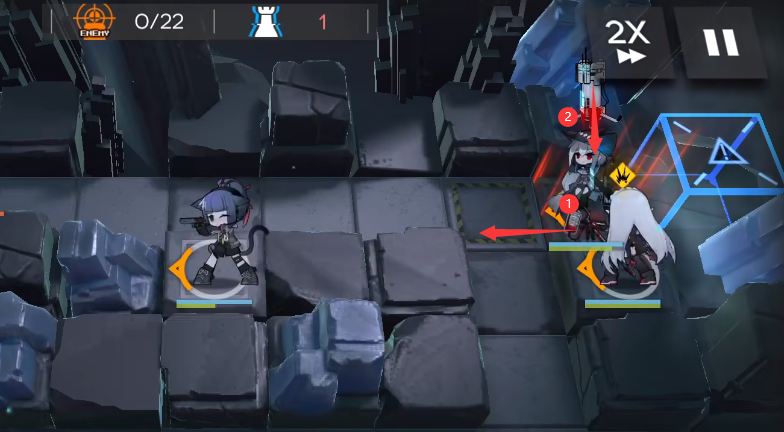Pause the battle
Screen dimensions: 784x432
point(719,42)
